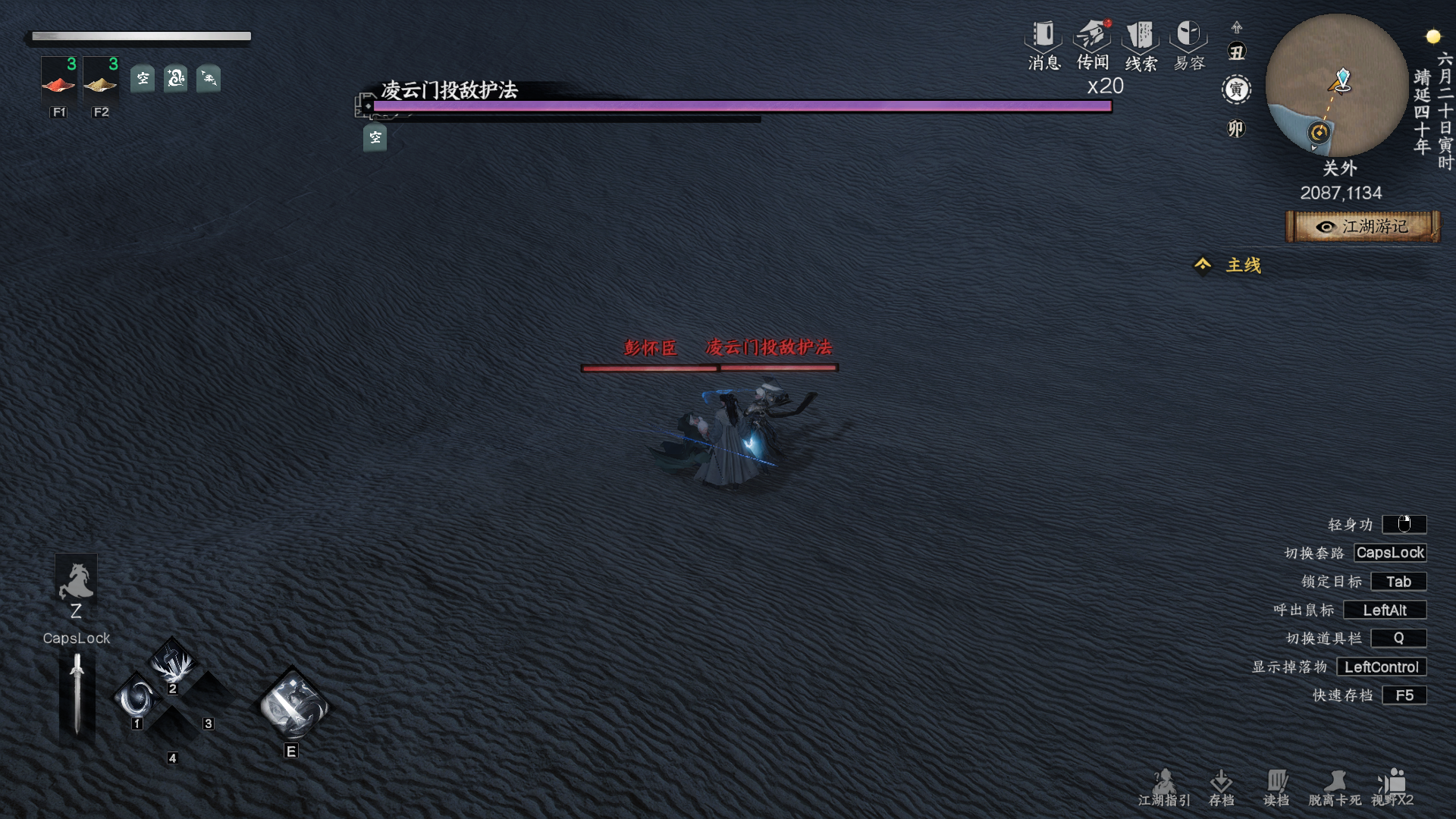
Task: Activate the claw skill in slot 2
Action: [173, 664]
